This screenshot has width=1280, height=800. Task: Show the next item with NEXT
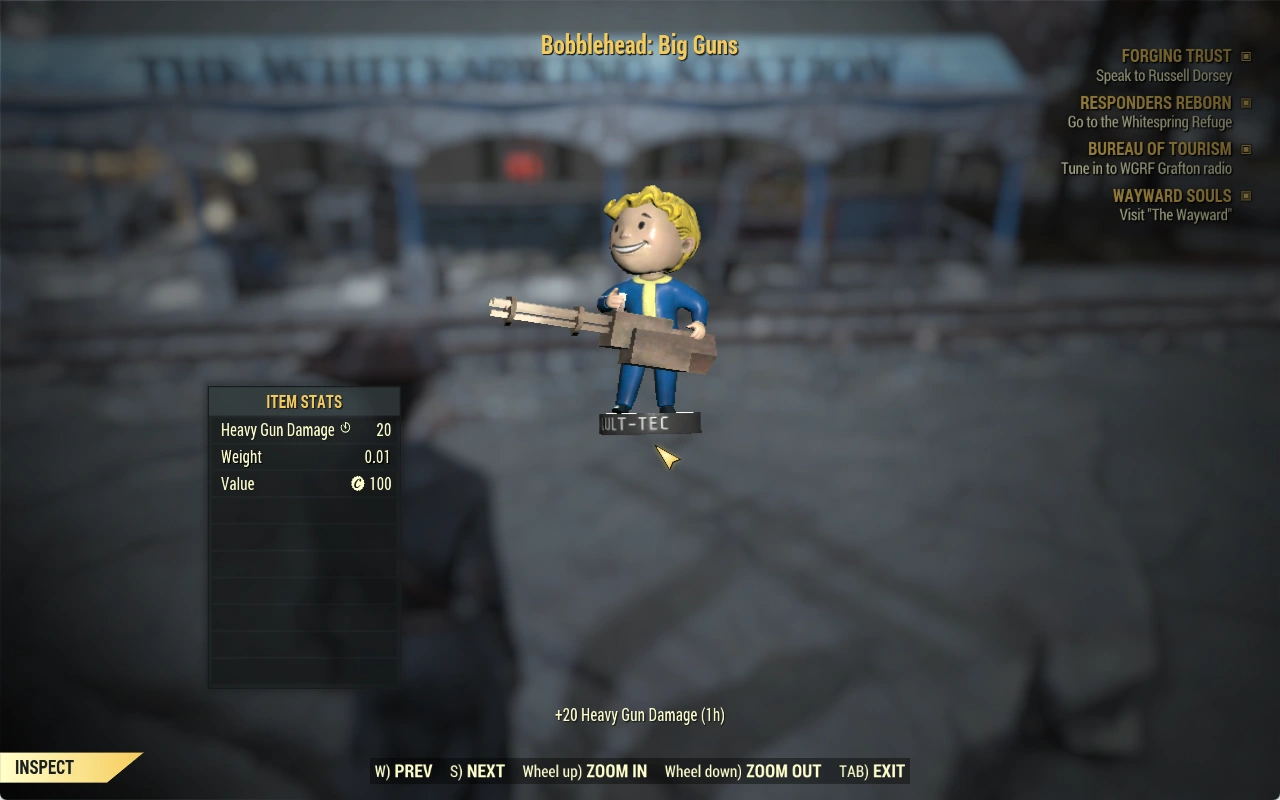click(x=478, y=771)
